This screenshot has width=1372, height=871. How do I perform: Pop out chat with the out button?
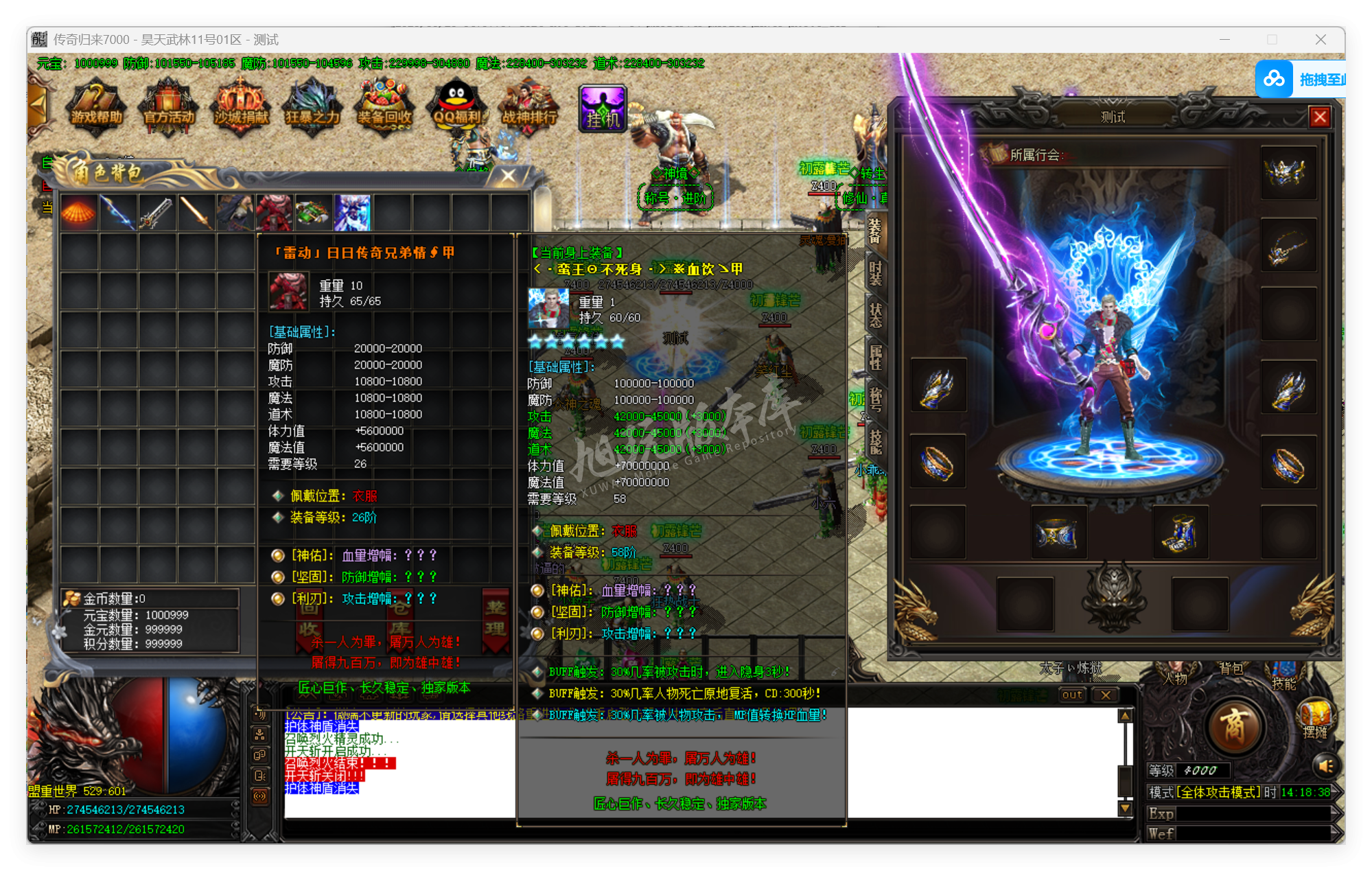click(x=1071, y=695)
